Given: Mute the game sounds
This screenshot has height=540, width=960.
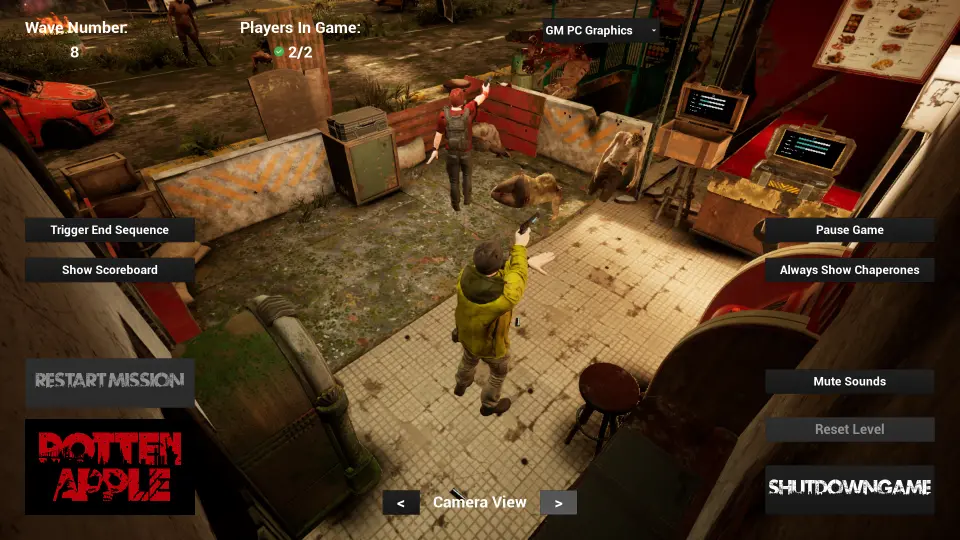Looking at the screenshot, I should coord(849,382).
